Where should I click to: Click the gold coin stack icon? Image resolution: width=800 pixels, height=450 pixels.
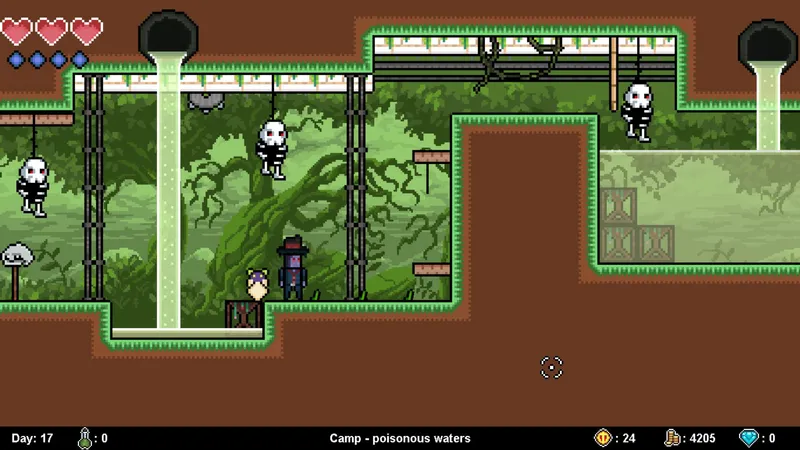[x=673, y=438]
